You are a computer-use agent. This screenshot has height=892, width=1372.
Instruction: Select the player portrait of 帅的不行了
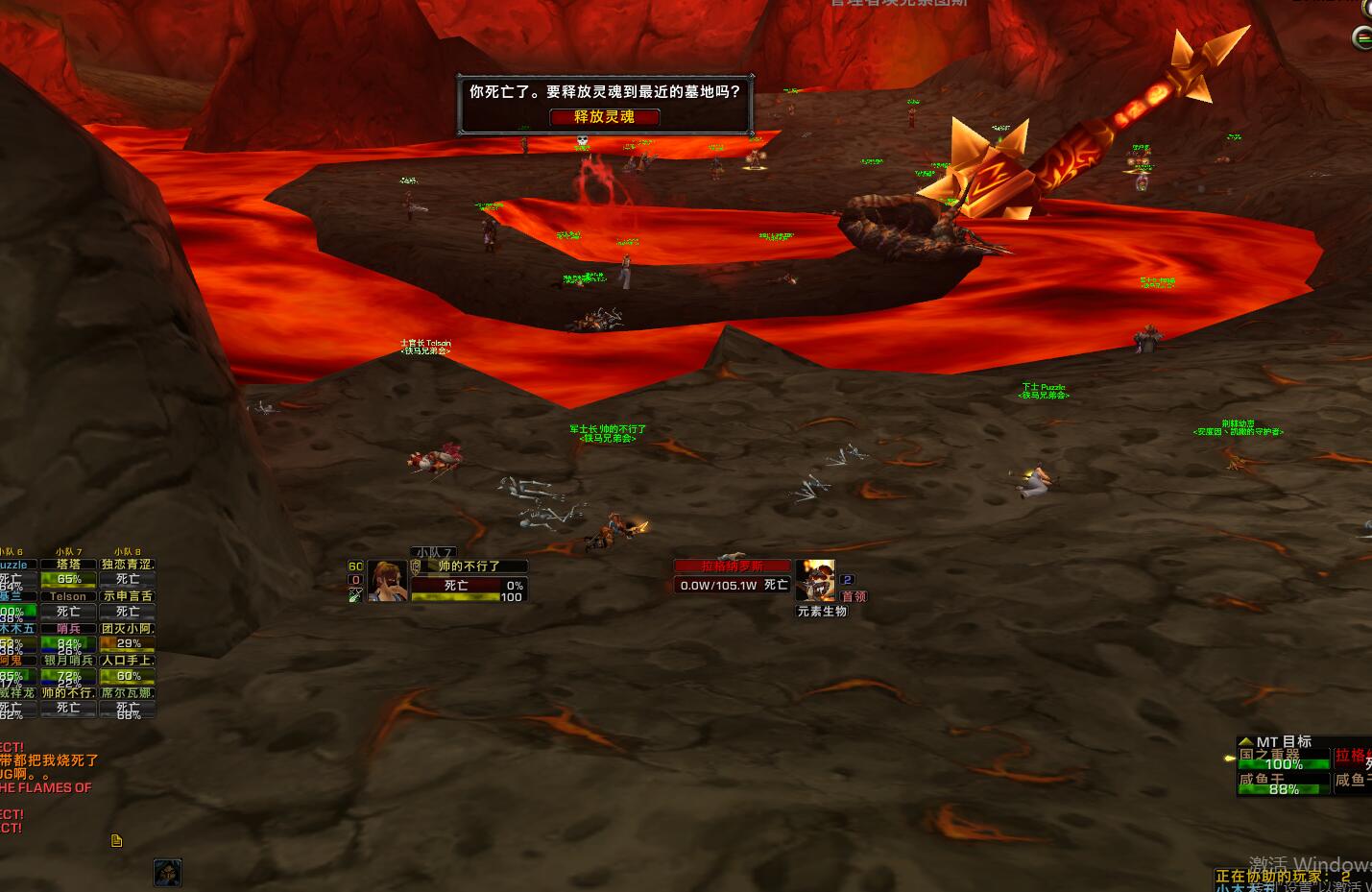(x=387, y=581)
